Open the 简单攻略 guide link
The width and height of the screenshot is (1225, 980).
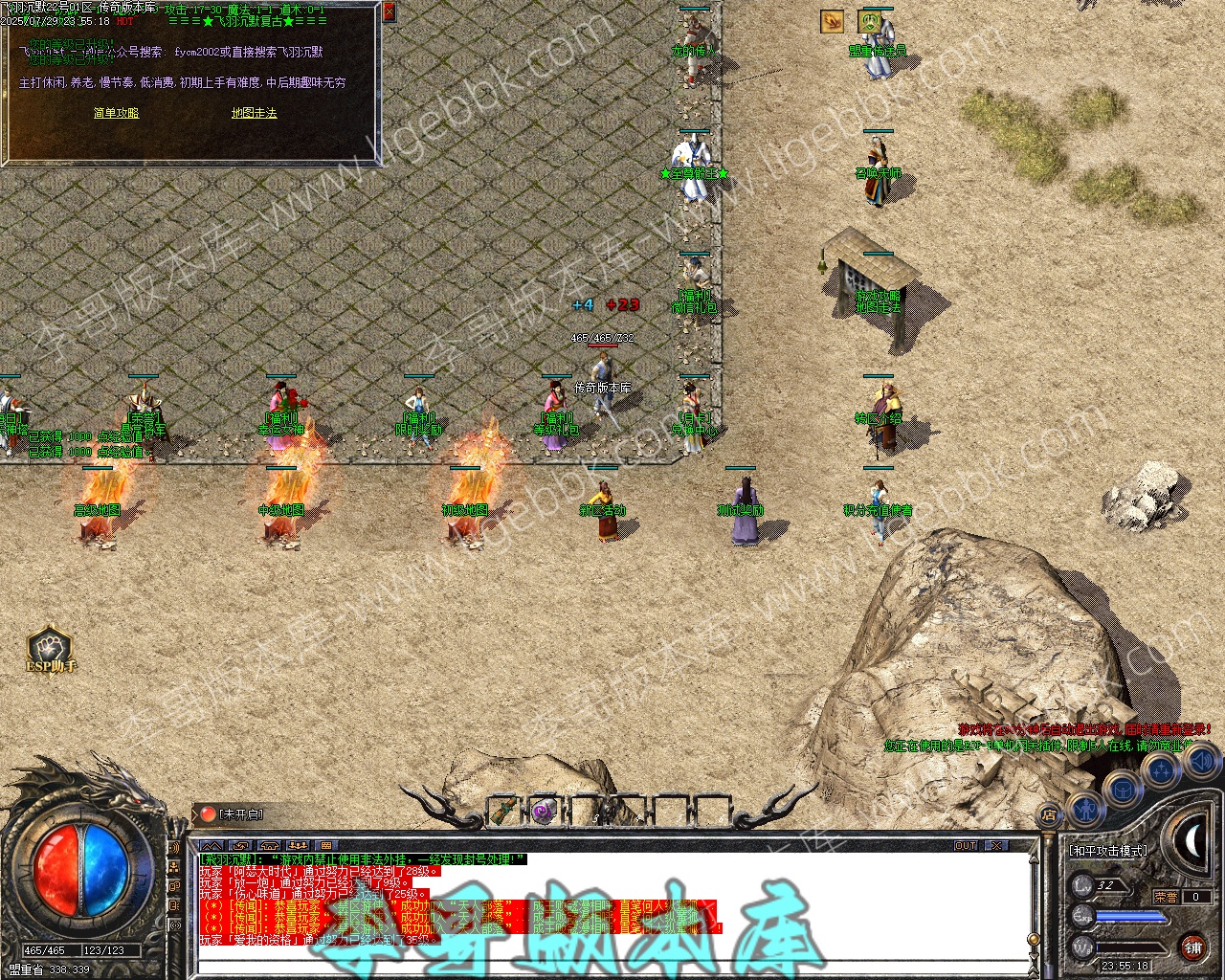coord(116,113)
